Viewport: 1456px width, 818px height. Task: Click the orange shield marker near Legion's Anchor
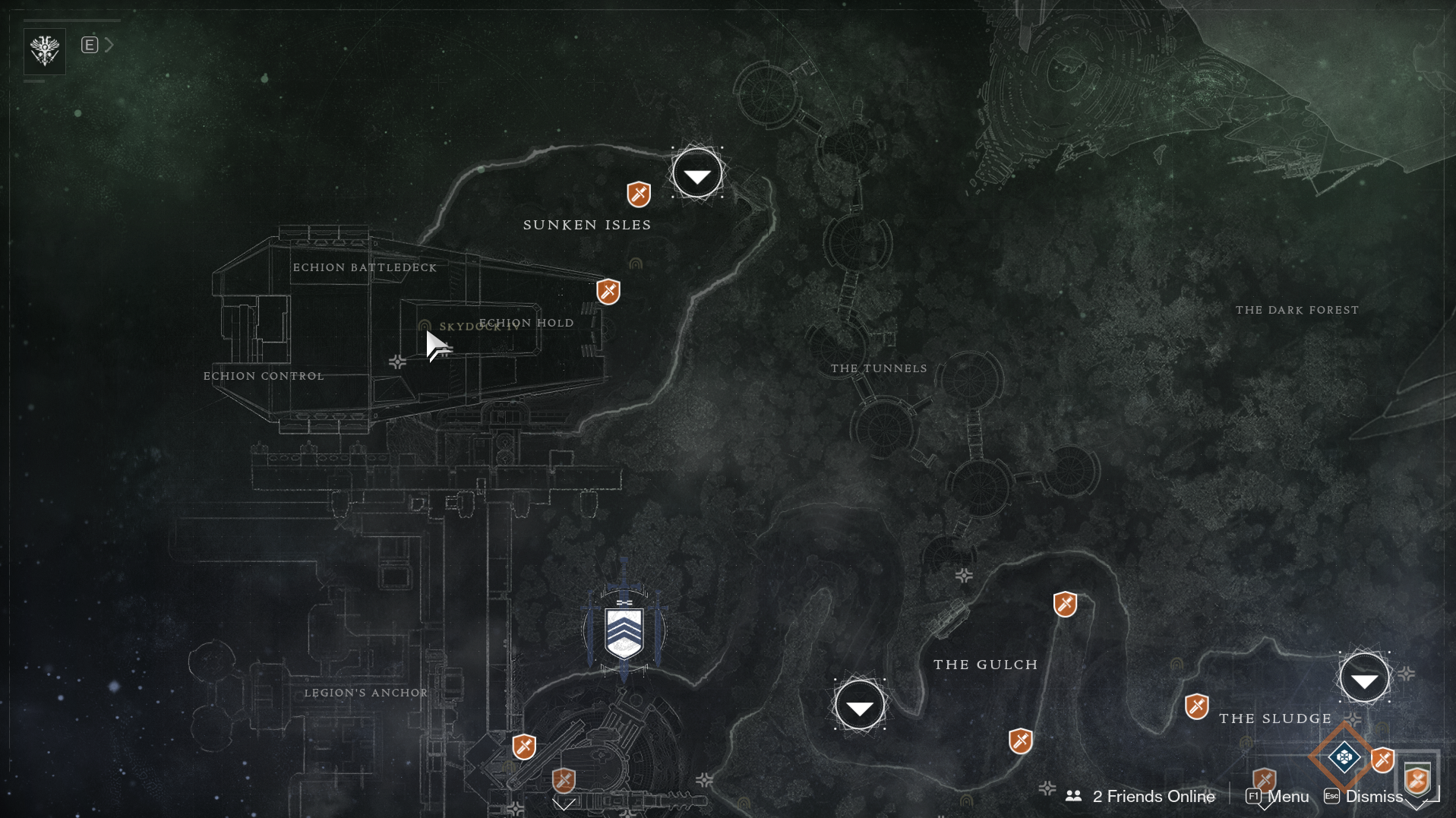[524, 747]
